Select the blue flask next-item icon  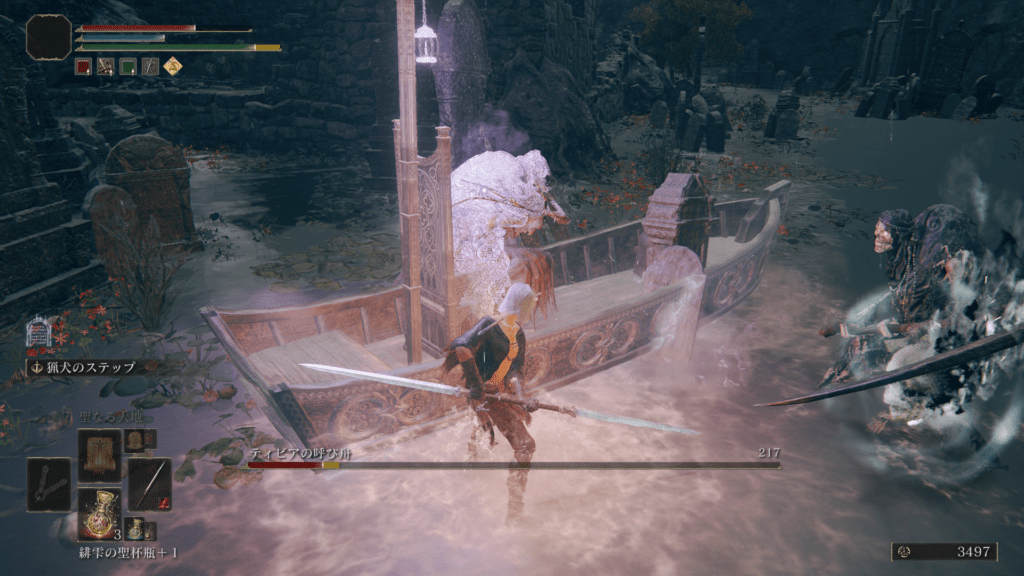point(135,529)
